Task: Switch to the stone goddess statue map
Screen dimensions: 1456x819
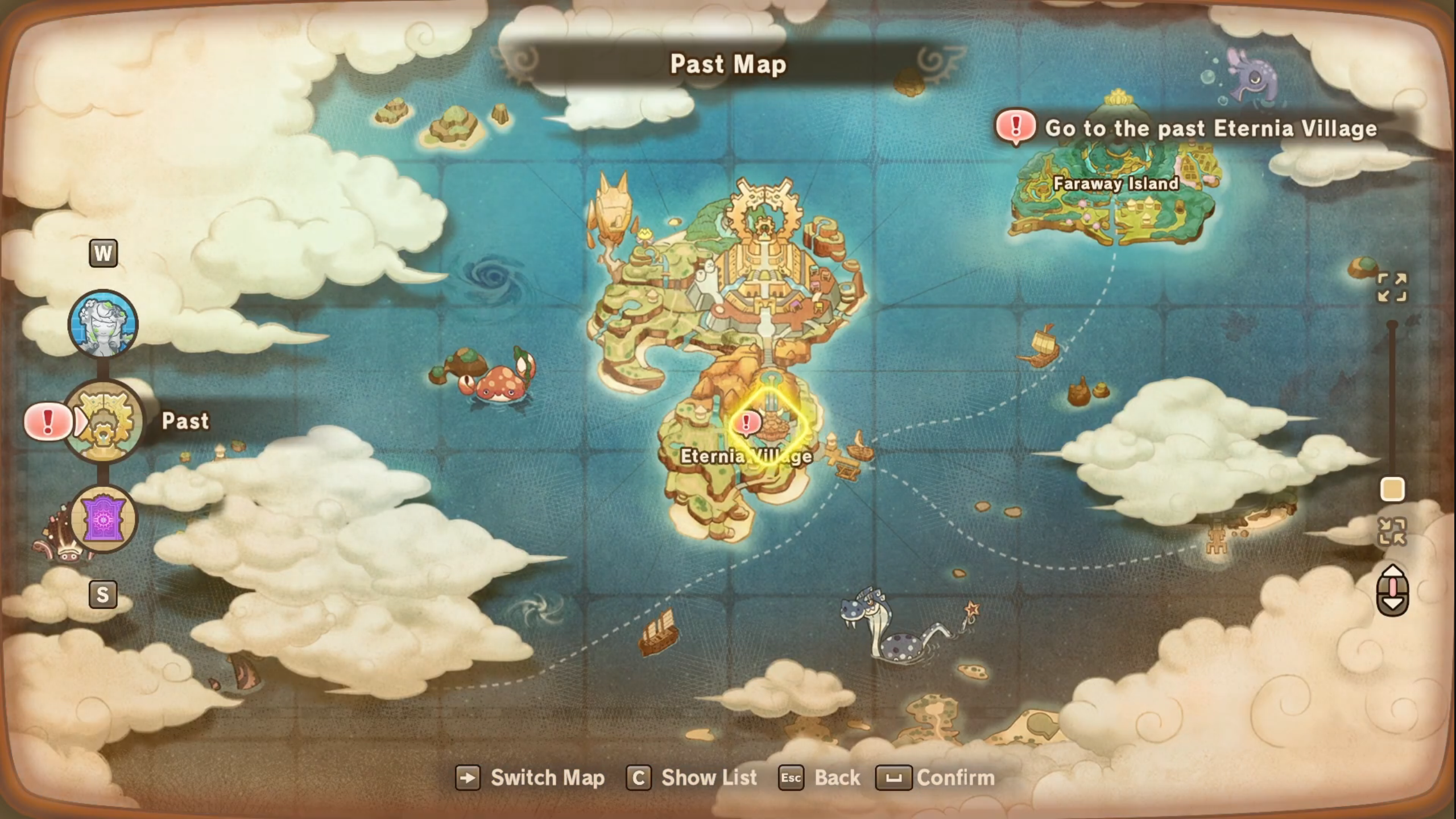Action: [x=103, y=324]
